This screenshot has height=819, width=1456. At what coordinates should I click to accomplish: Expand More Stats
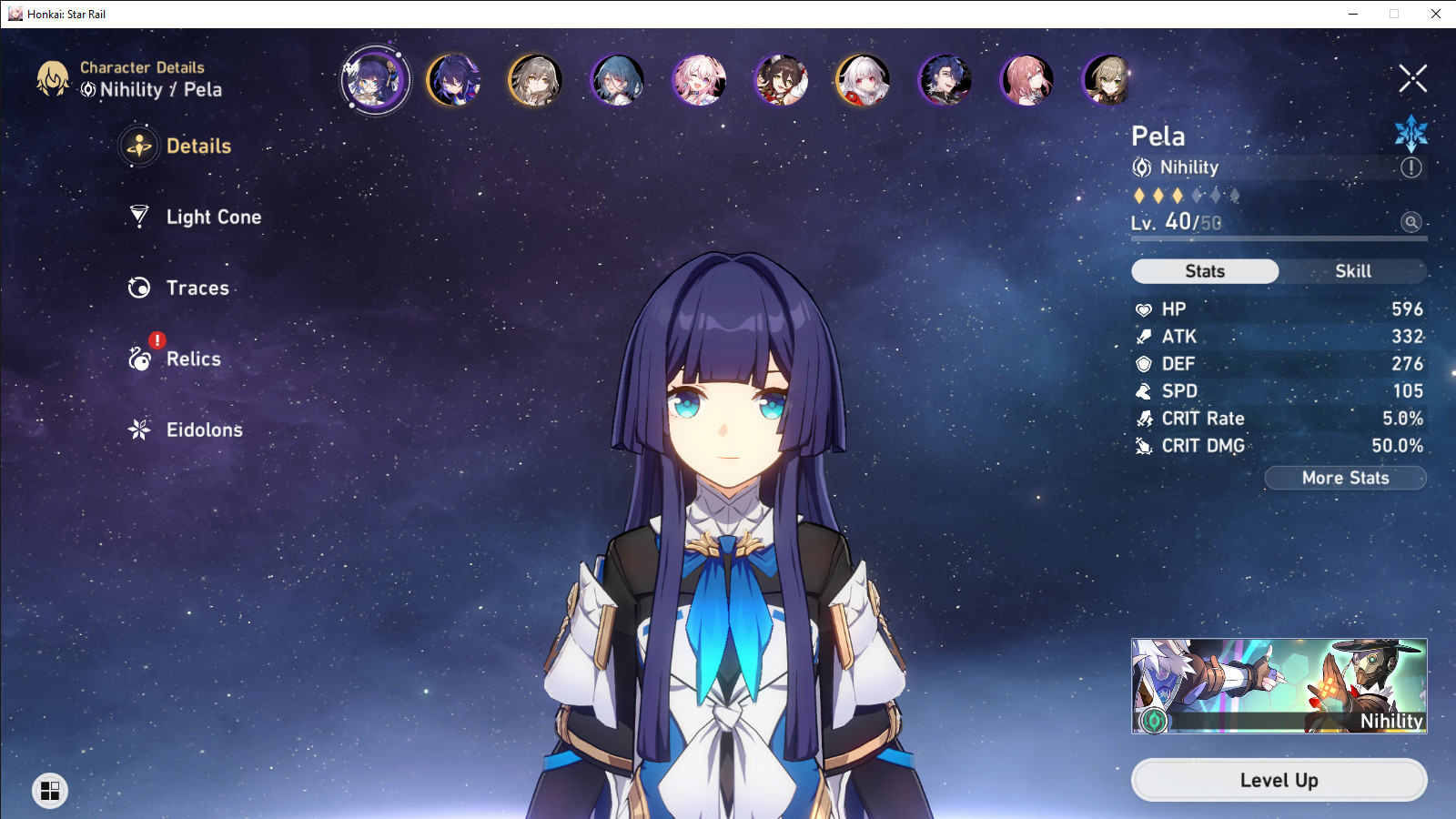coord(1345,478)
